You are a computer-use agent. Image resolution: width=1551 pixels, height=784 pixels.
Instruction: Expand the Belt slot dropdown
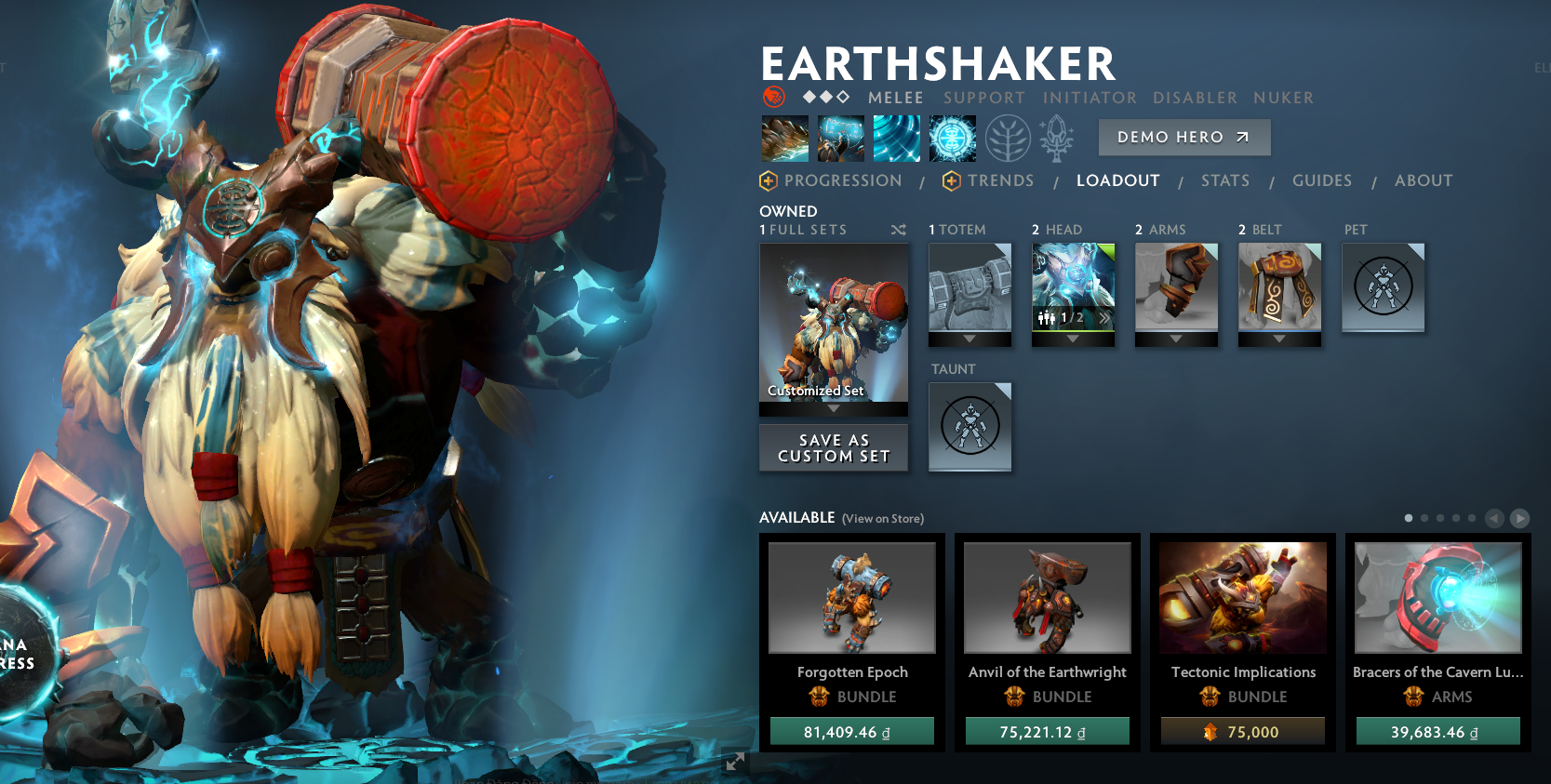click(1279, 338)
